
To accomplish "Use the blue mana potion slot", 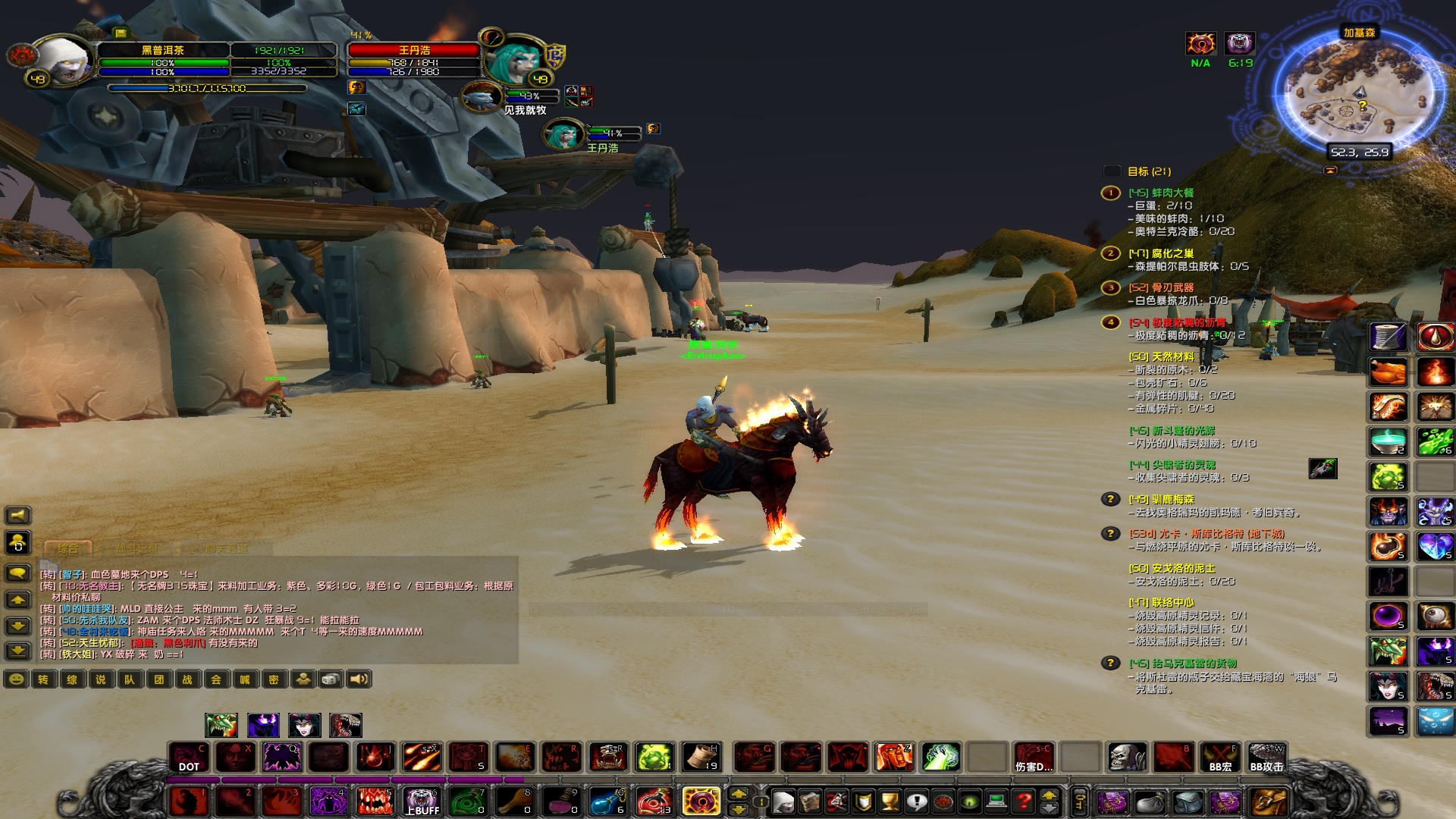I will tap(607, 802).
